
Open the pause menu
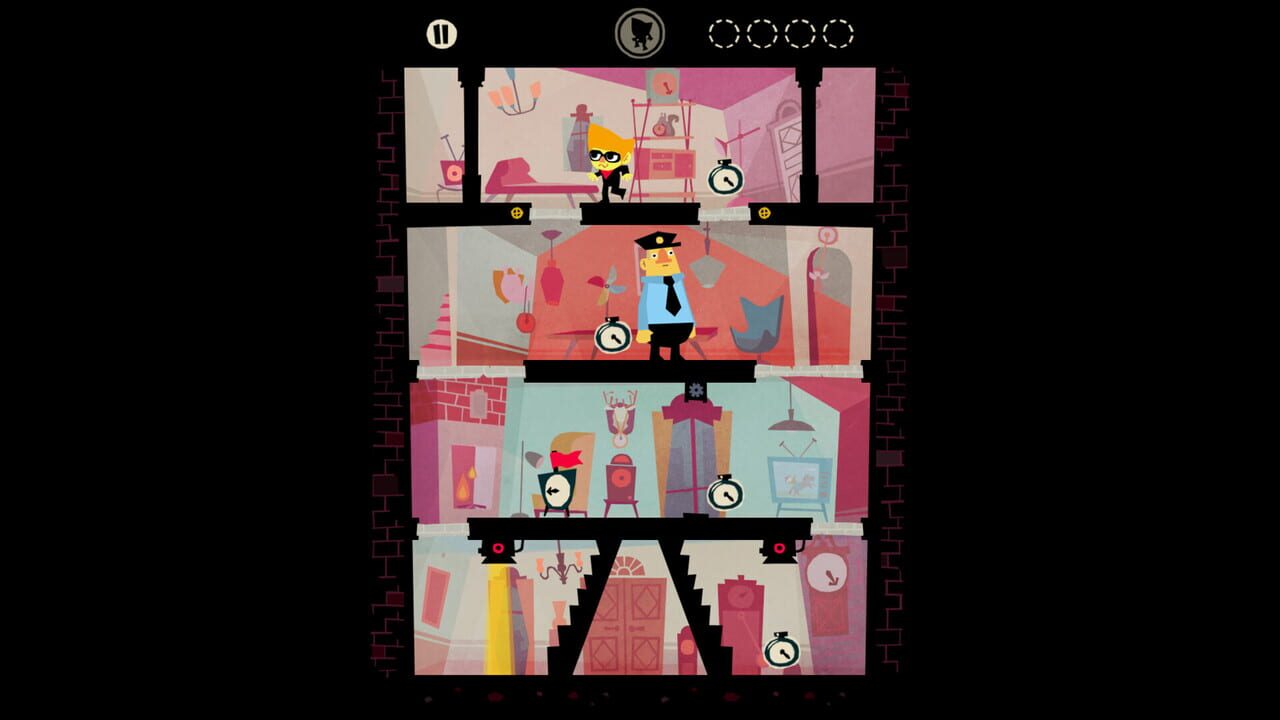click(x=440, y=32)
